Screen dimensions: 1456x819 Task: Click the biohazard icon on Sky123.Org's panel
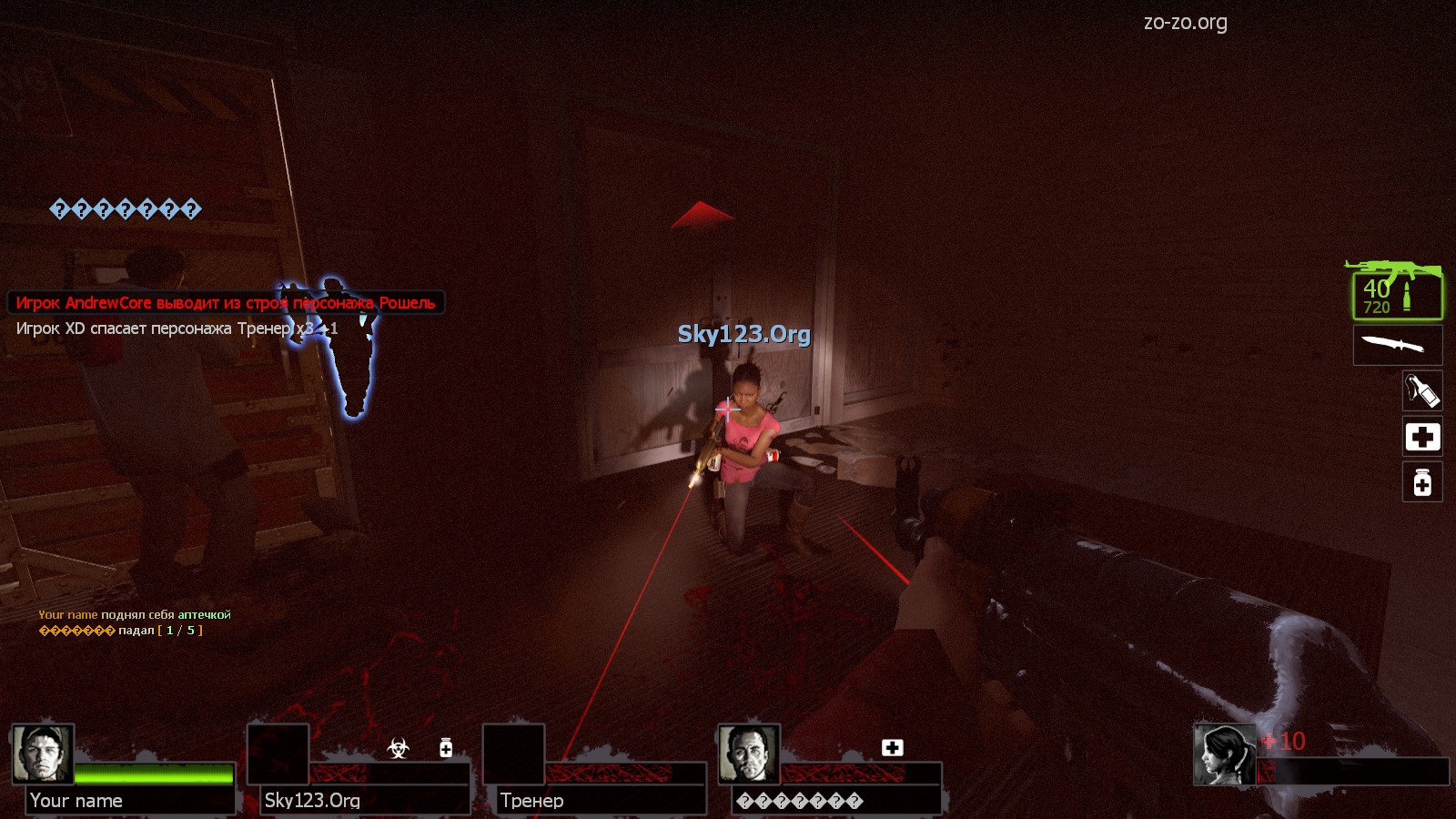(x=398, y=748)
